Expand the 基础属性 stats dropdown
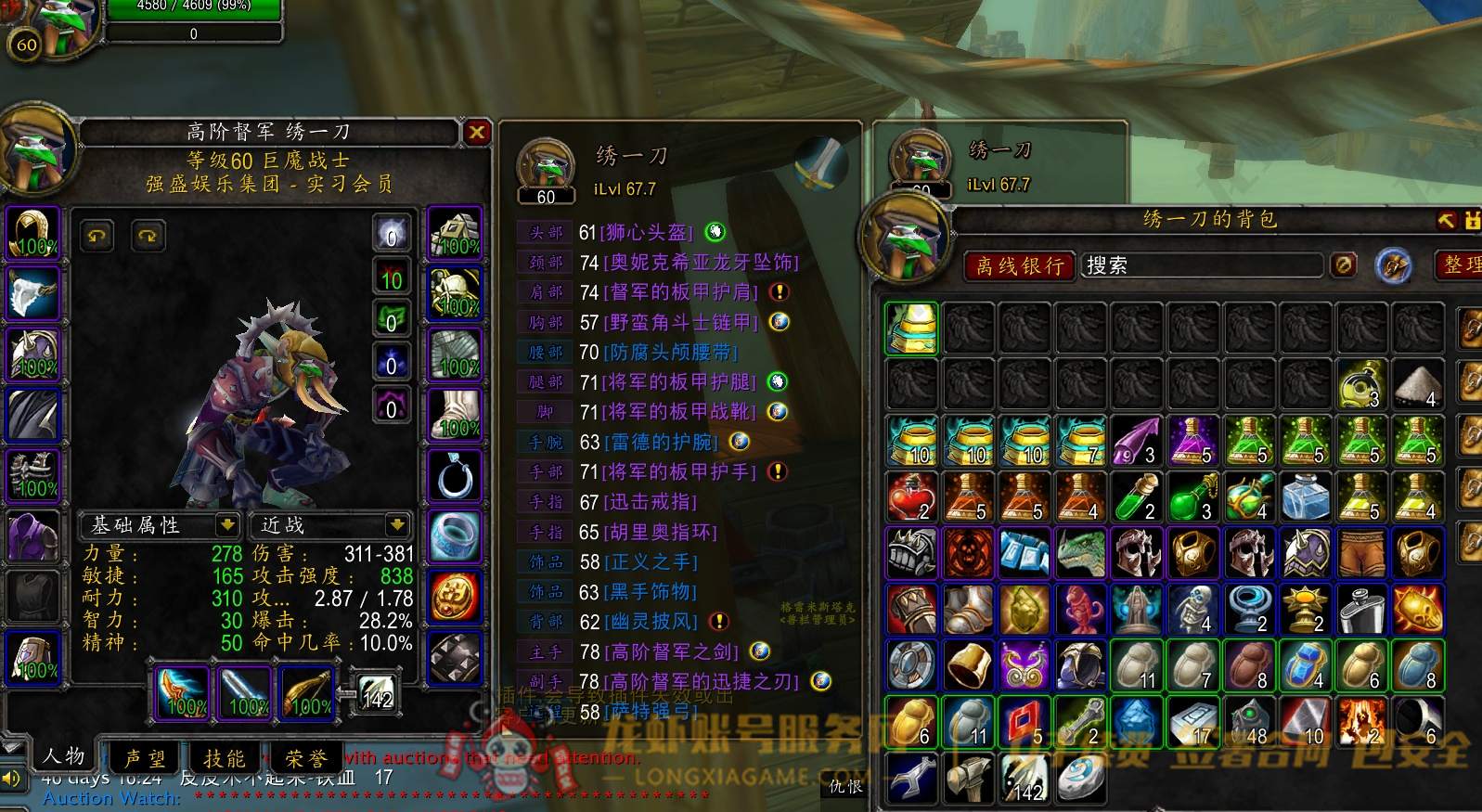1482x812 pixels. point(226,525)
